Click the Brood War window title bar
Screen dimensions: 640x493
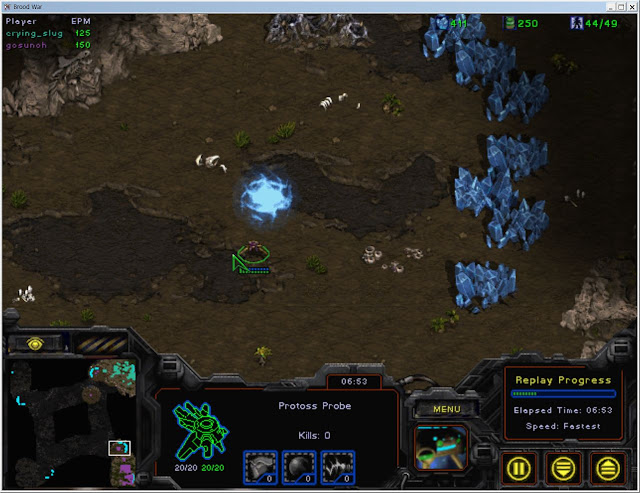tap(320, 6)
